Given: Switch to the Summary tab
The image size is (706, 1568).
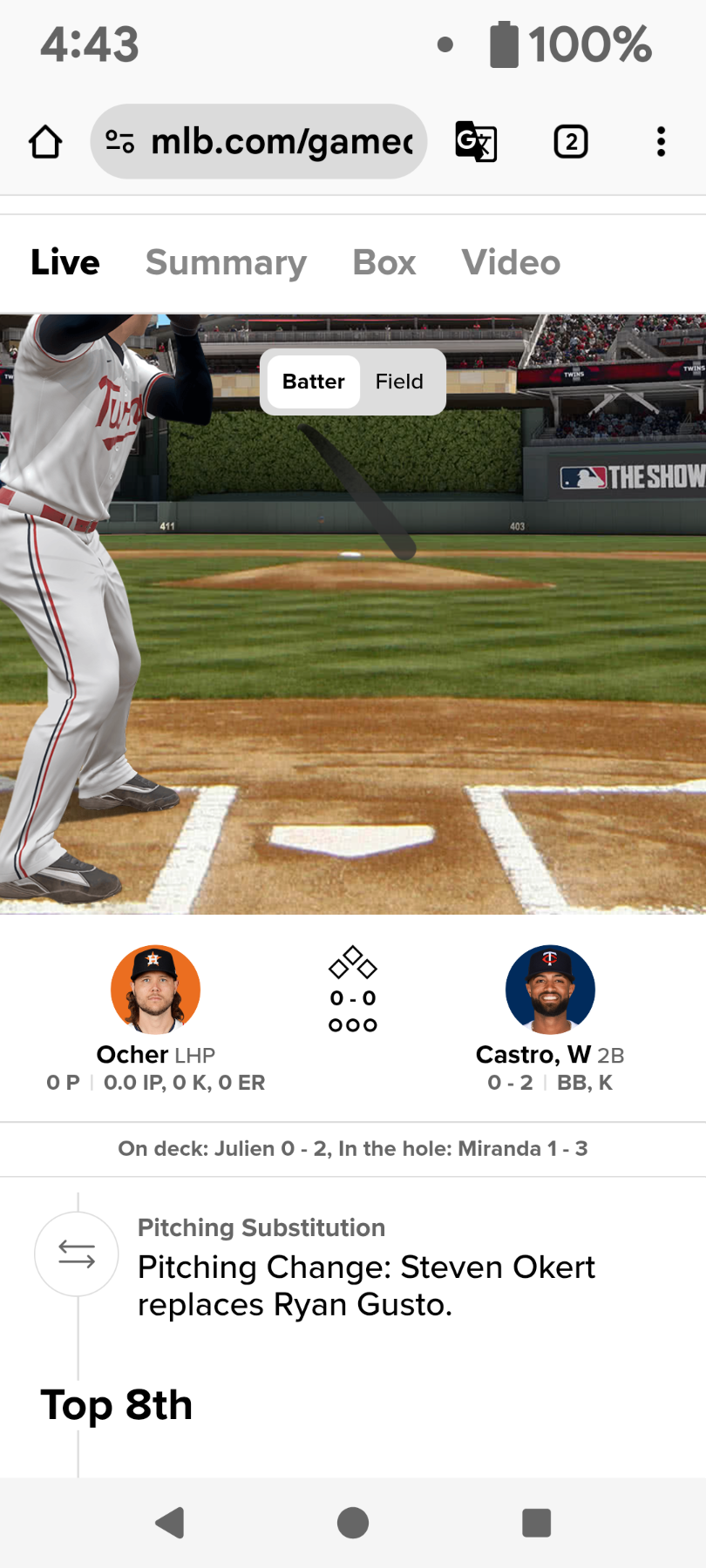Looking at the screenshot, I should [226, 263].
